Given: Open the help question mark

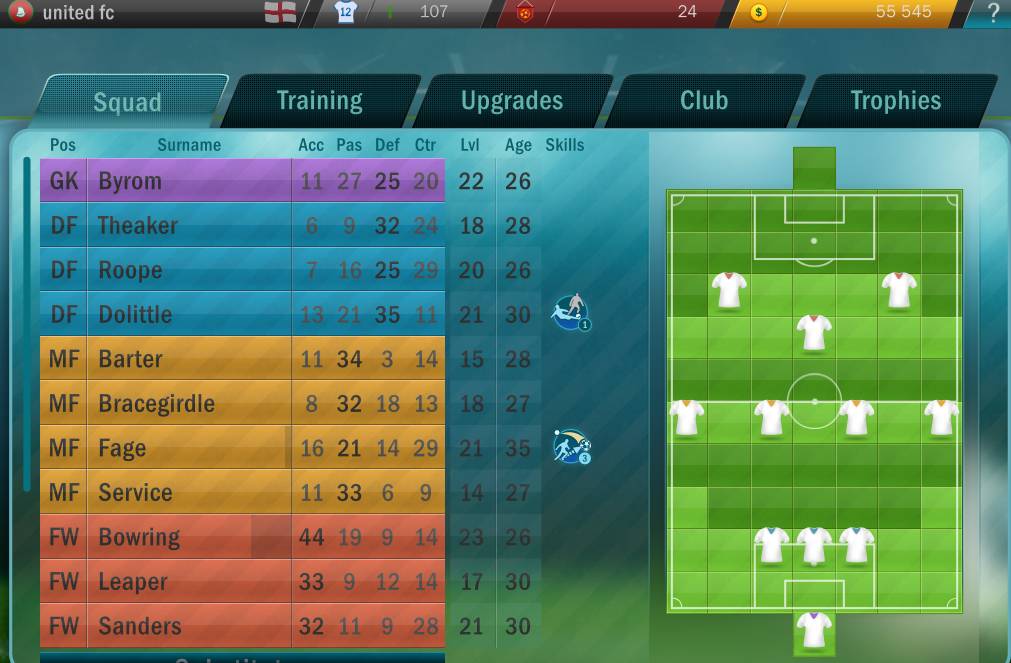Looking at the screenshot, I should 992,13.
